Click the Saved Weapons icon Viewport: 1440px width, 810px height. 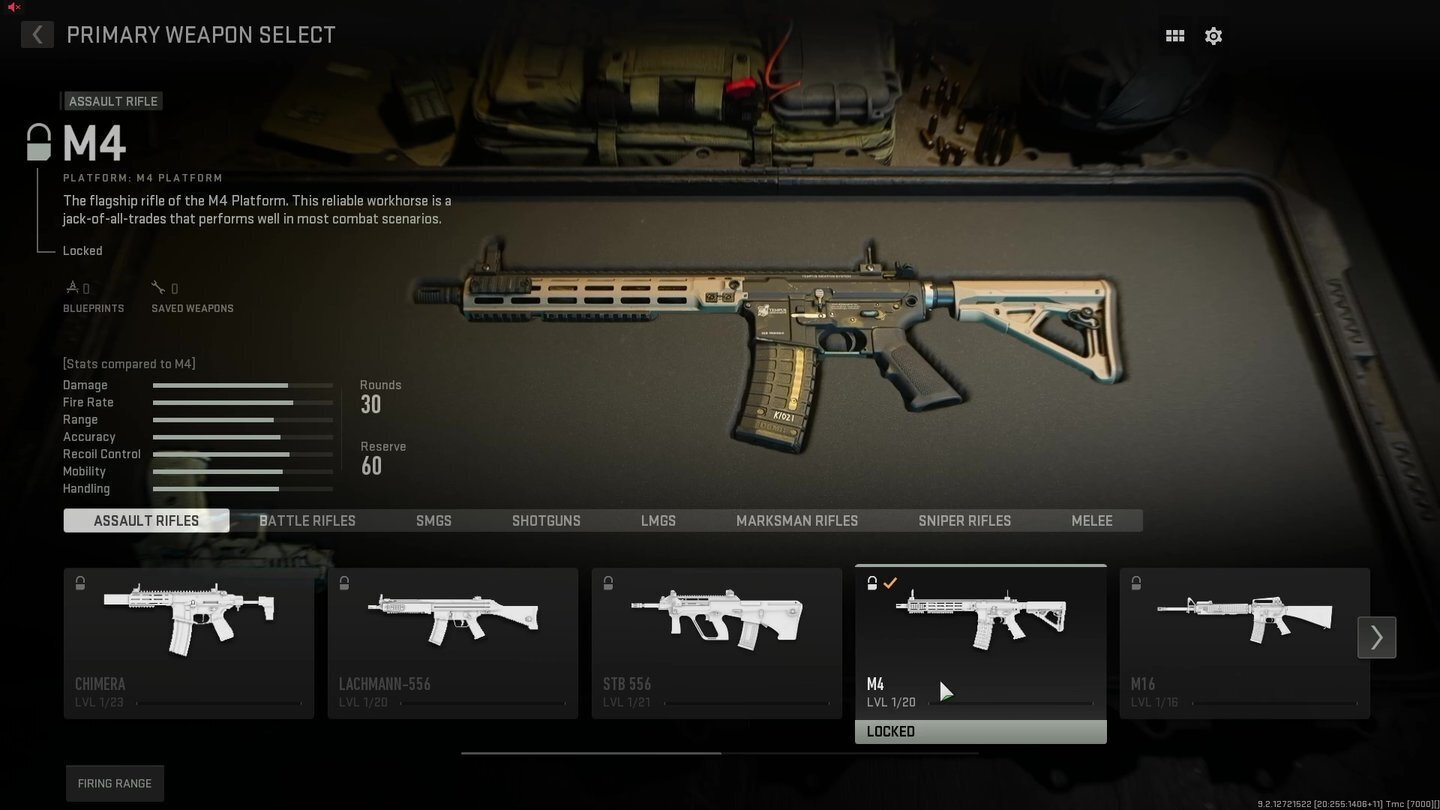160,287
